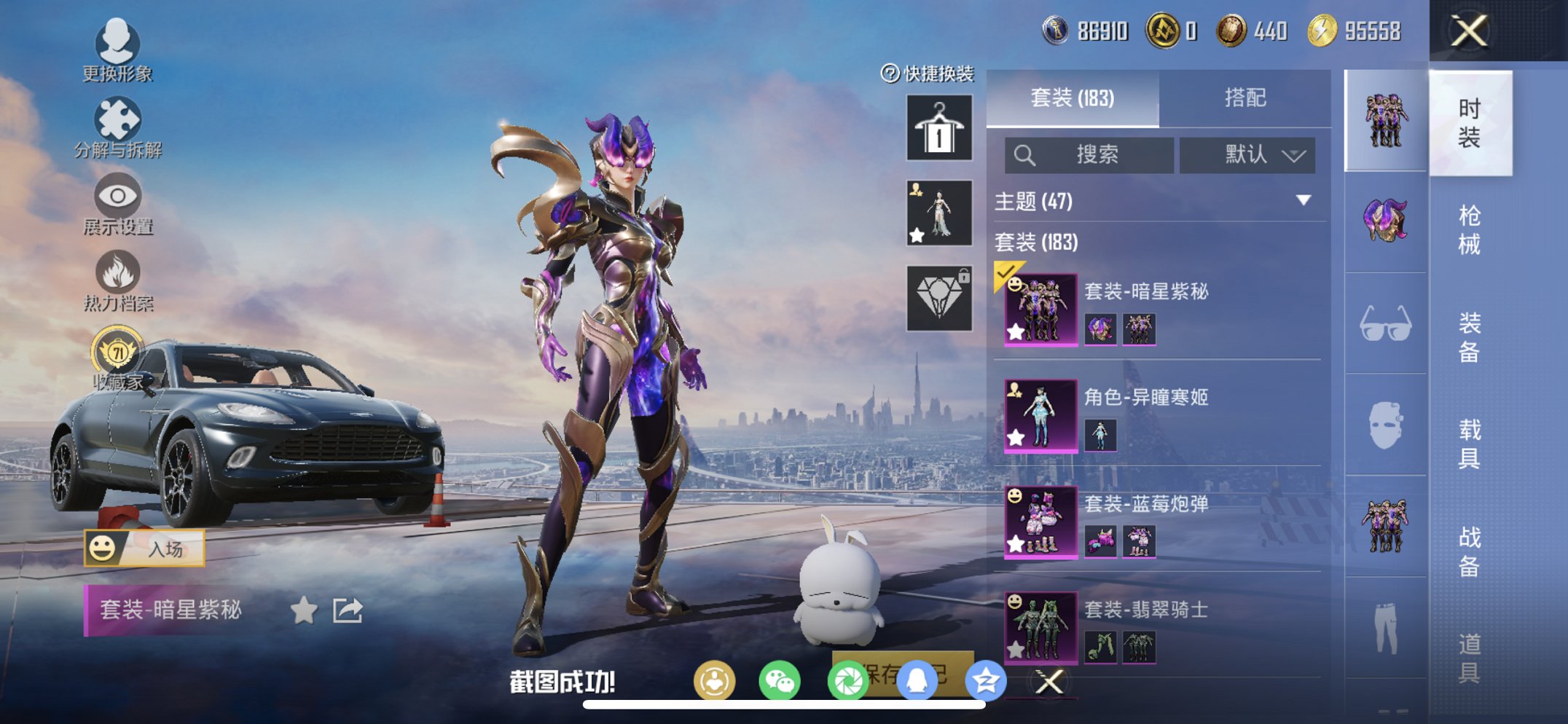Open 更换形象 change appearance
This screenshot has width=1568, height=724.
click(117, 50)
